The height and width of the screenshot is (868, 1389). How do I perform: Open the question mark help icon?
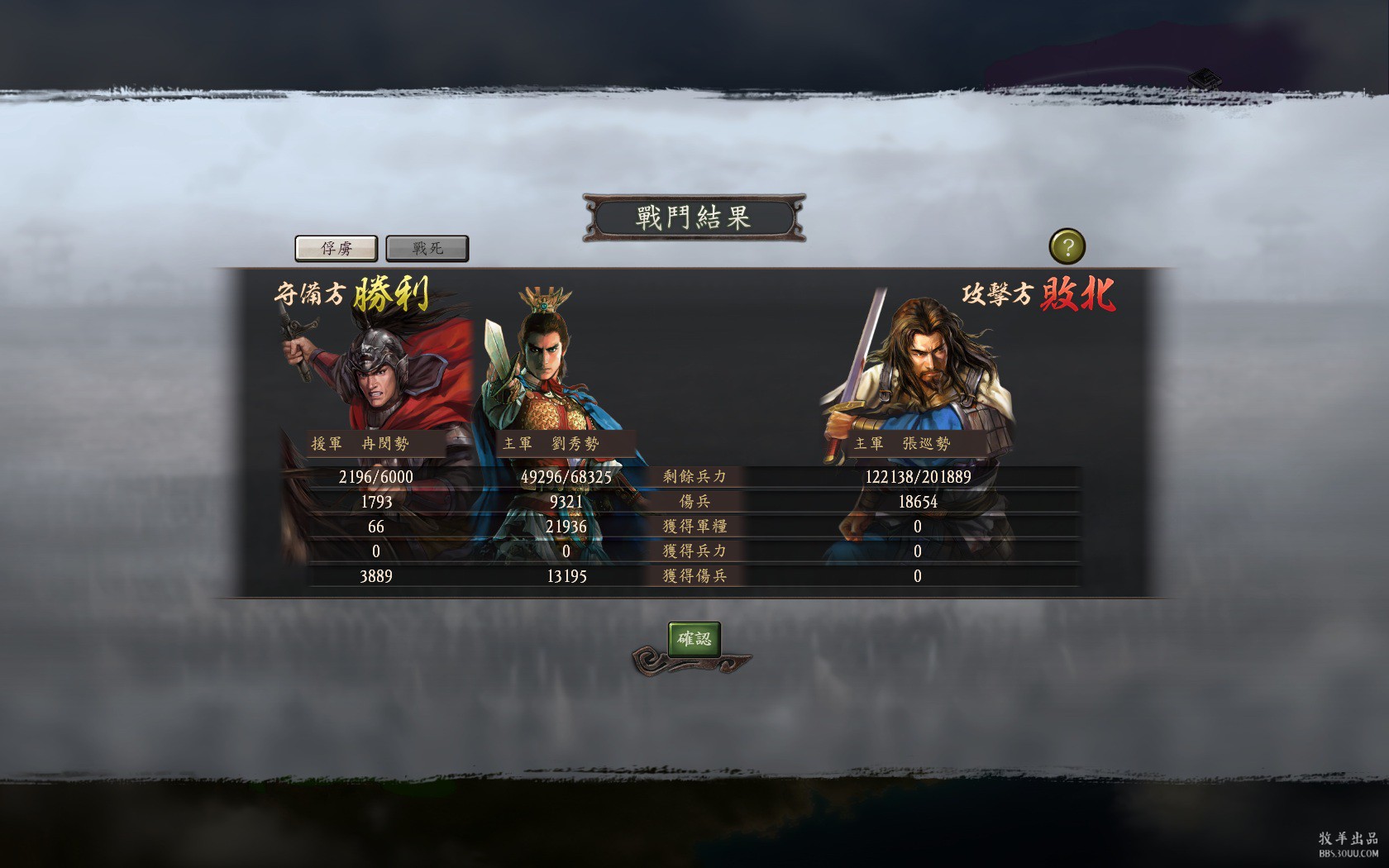tap(1067, 246)
